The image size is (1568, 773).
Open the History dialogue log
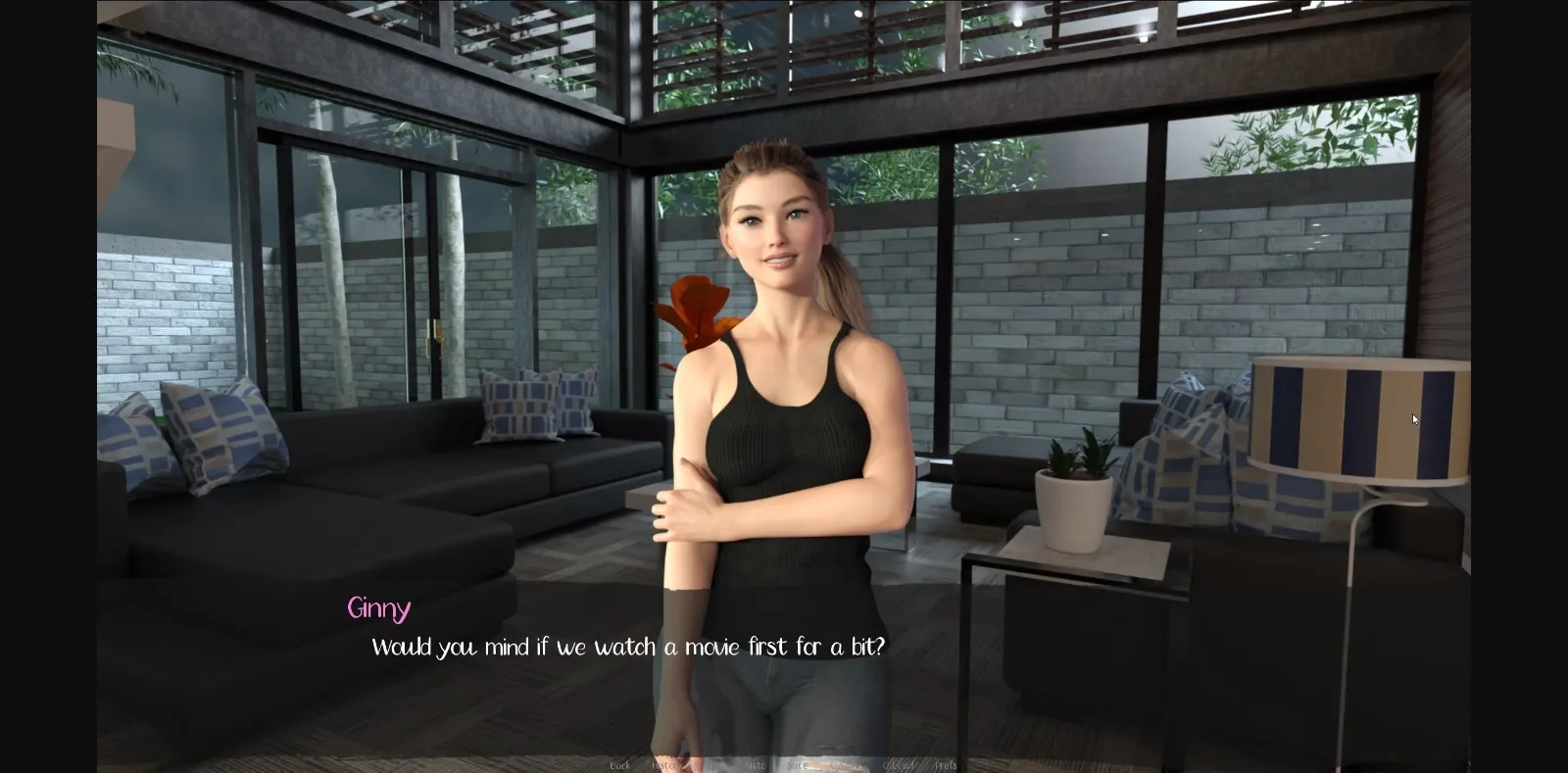coord(666,765)
